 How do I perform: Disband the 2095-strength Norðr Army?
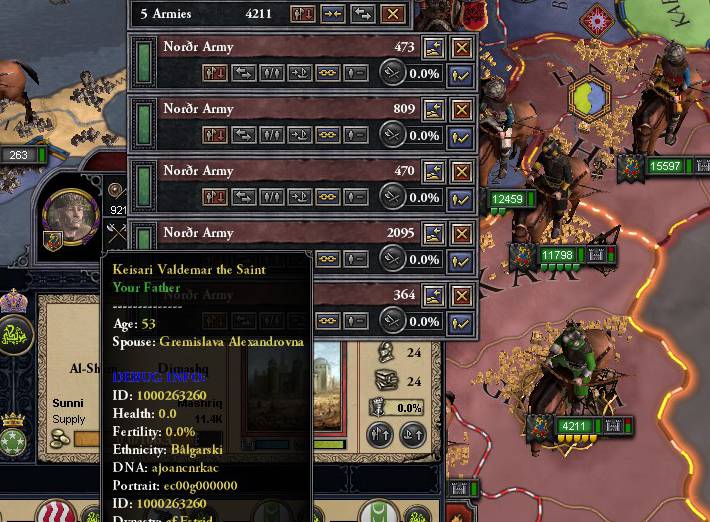[x=461, y=233]
